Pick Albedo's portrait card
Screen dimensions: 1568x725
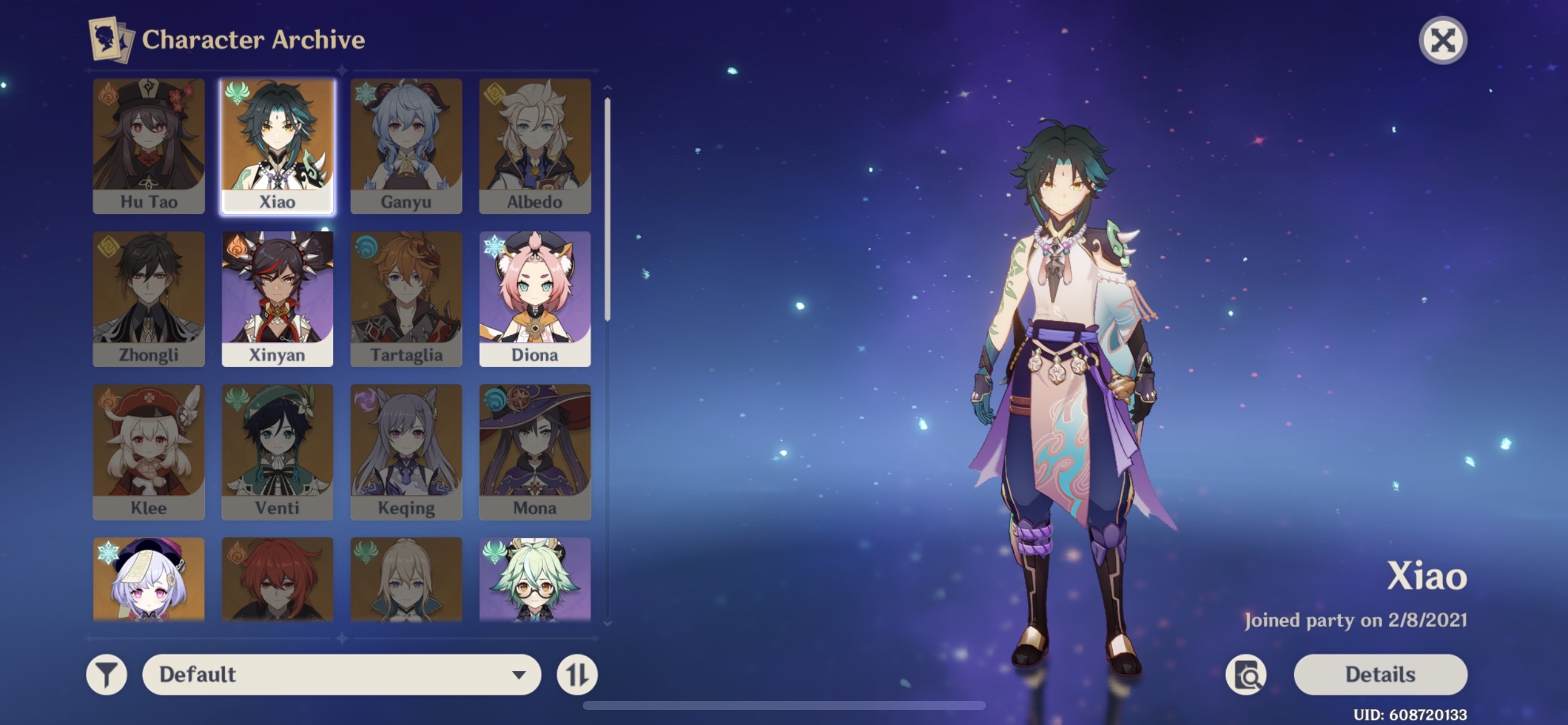[535, 146]
